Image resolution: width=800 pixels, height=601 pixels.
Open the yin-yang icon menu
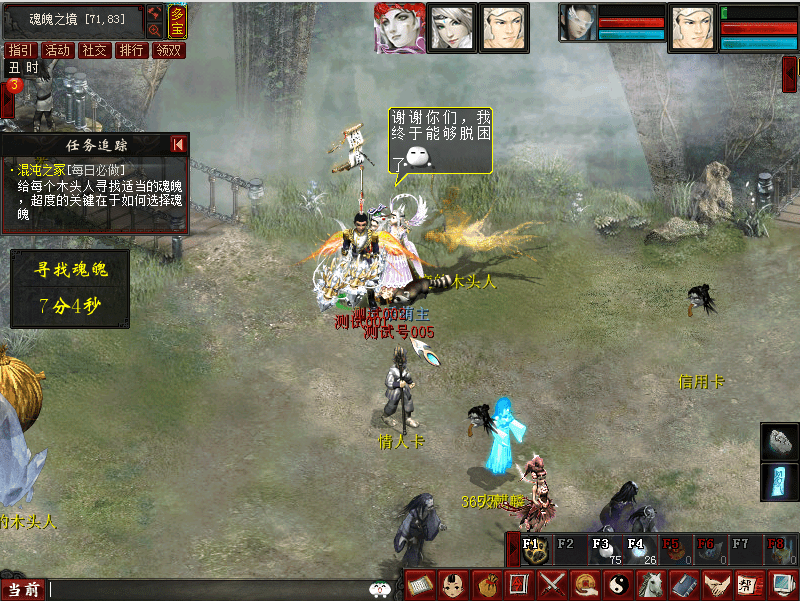click(x=617, y=585)
